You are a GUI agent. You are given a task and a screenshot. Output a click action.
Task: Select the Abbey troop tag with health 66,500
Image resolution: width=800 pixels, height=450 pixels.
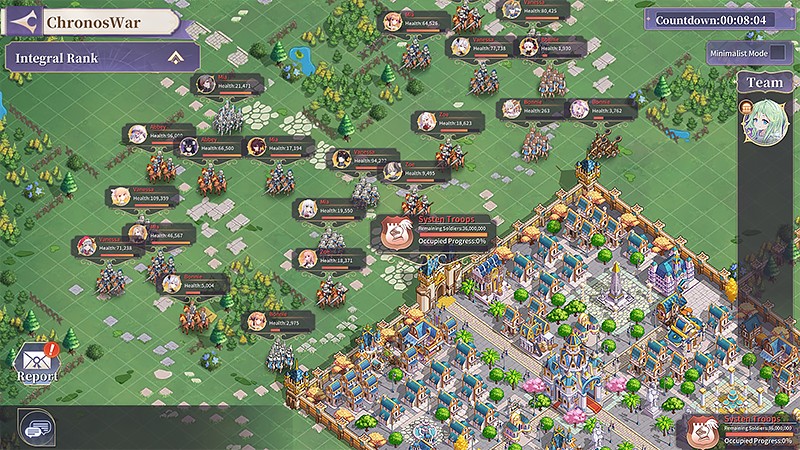(x=208, y=146)
